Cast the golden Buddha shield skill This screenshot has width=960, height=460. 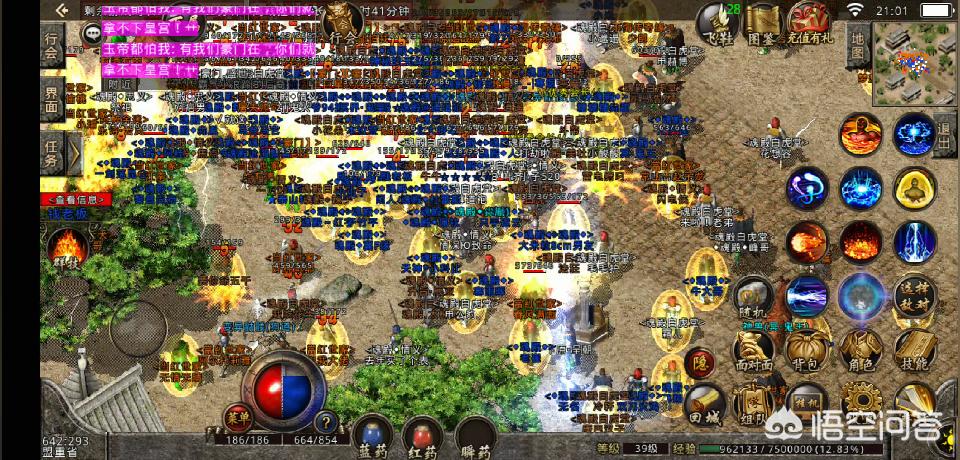click(914, 188)
